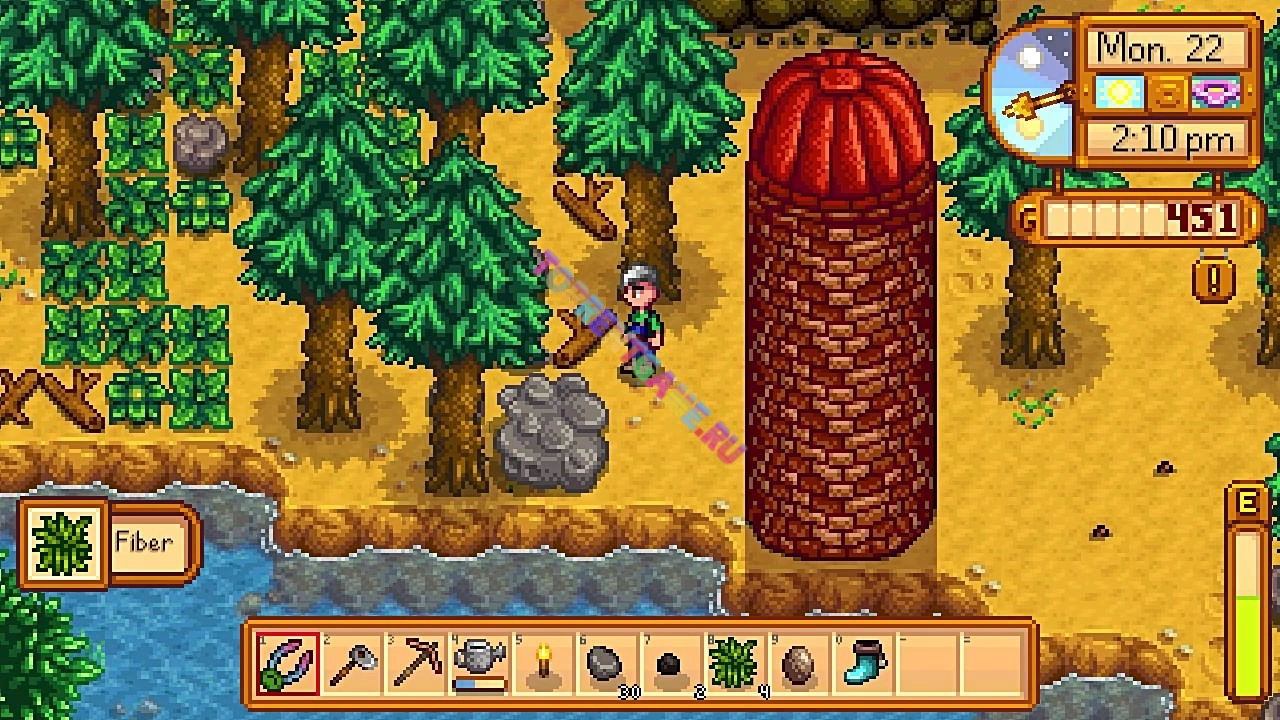Select the watering can slot
1280x720 pixels.
pos(481,663)
